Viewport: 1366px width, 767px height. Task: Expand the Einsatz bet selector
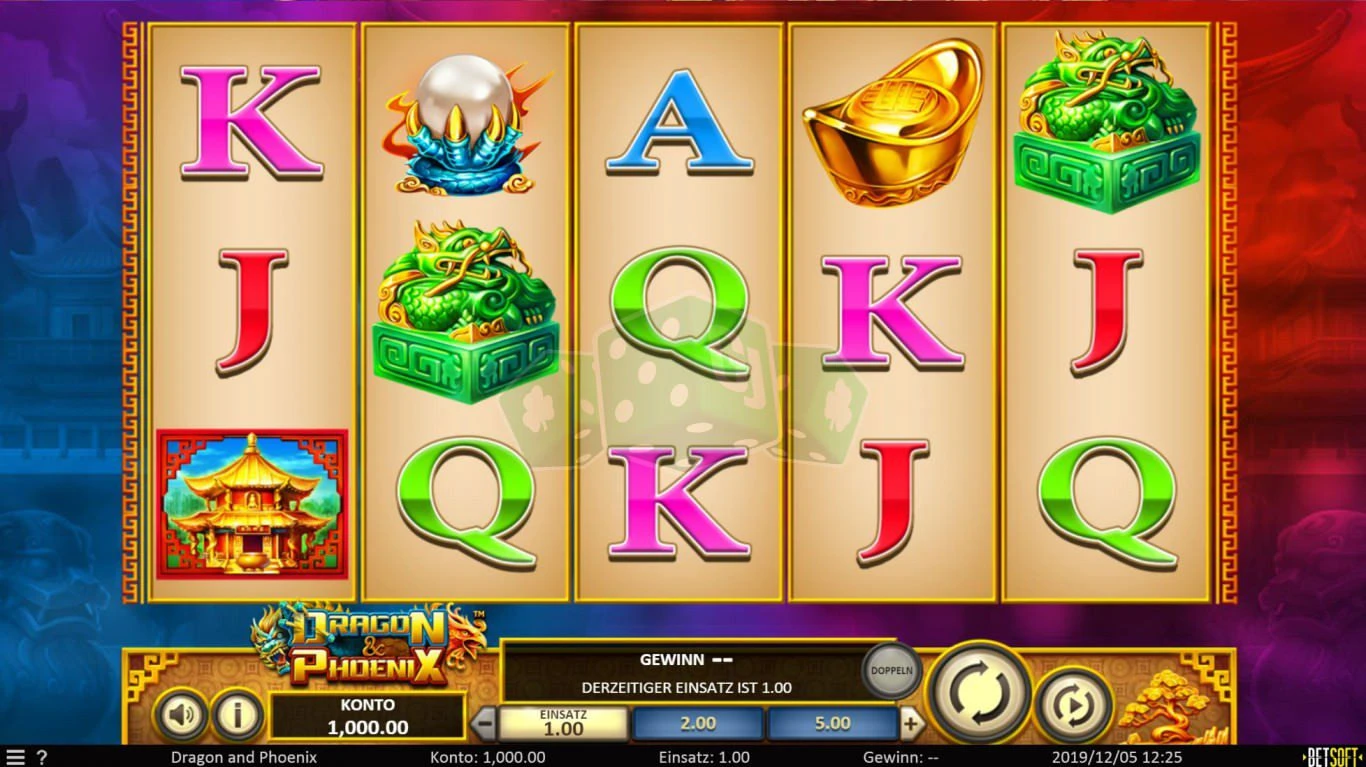pyautogui.click(x=562, y=722)
